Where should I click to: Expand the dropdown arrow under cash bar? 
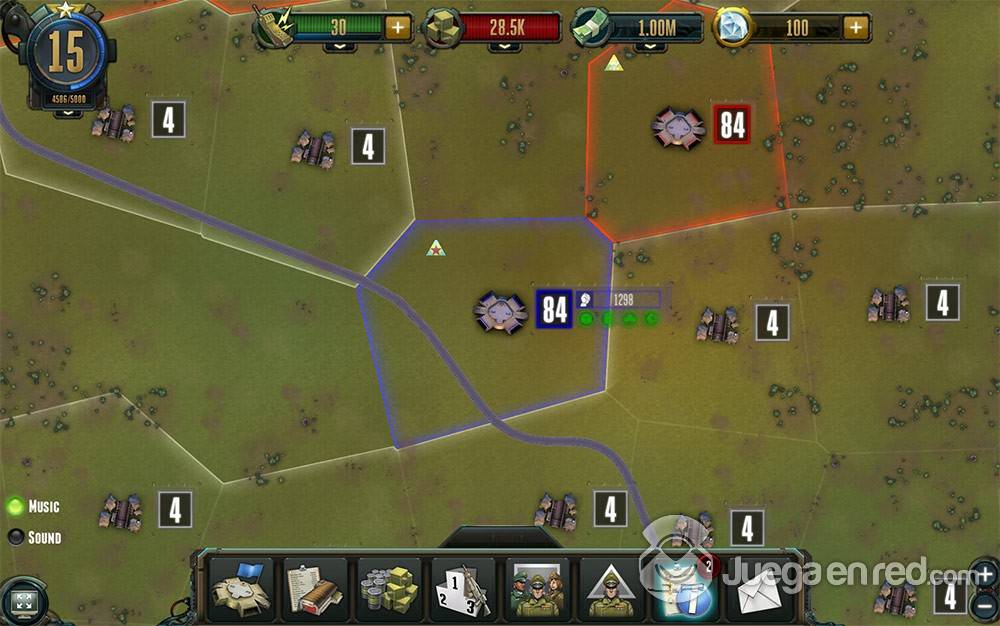[650, 46]
